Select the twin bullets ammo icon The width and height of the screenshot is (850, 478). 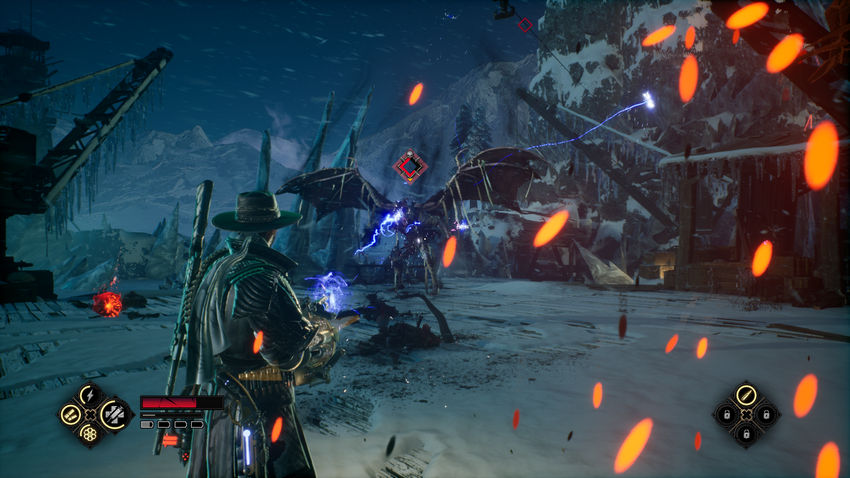pos(71,413)
